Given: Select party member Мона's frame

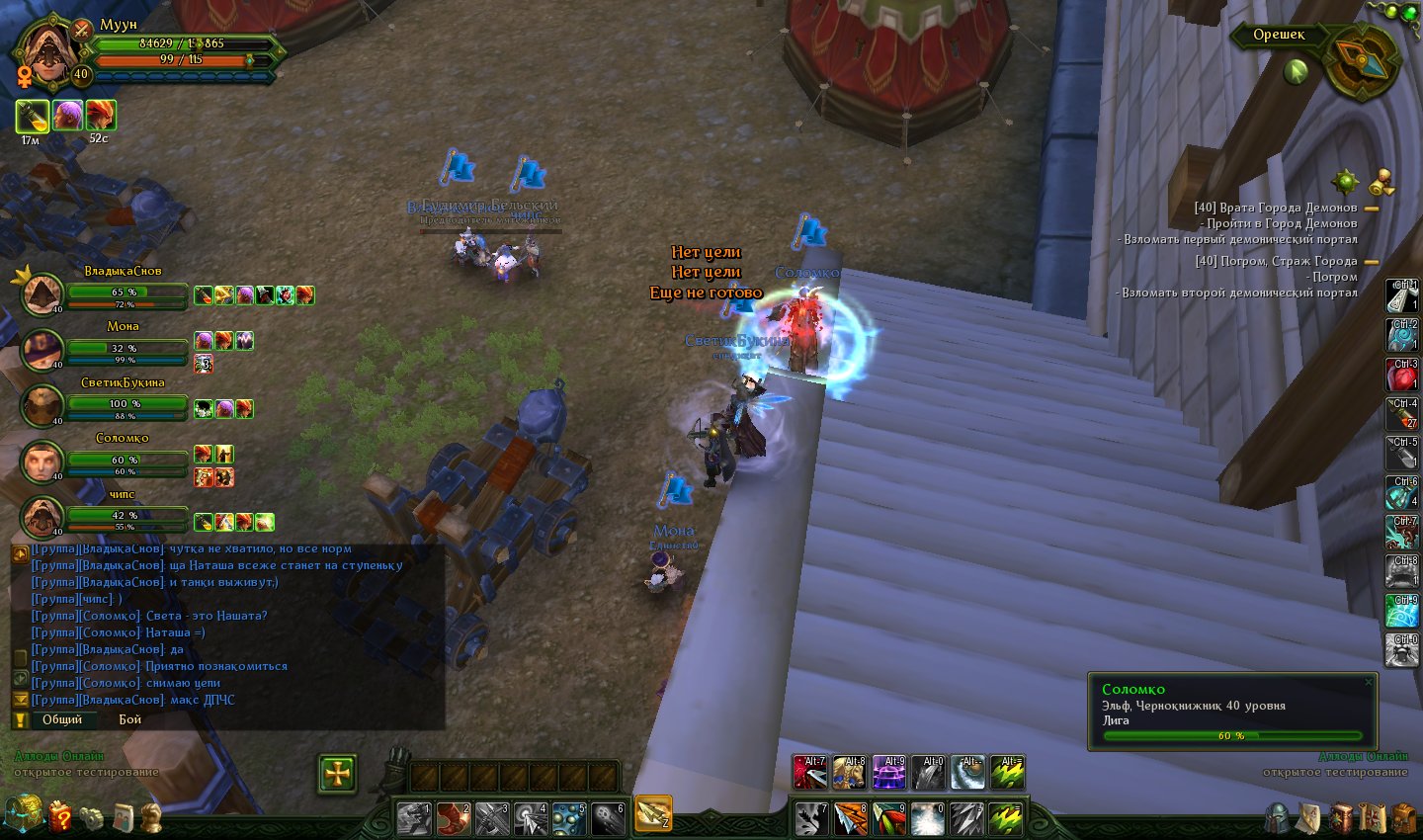Looking at the screenshot, I should (43, 350).
